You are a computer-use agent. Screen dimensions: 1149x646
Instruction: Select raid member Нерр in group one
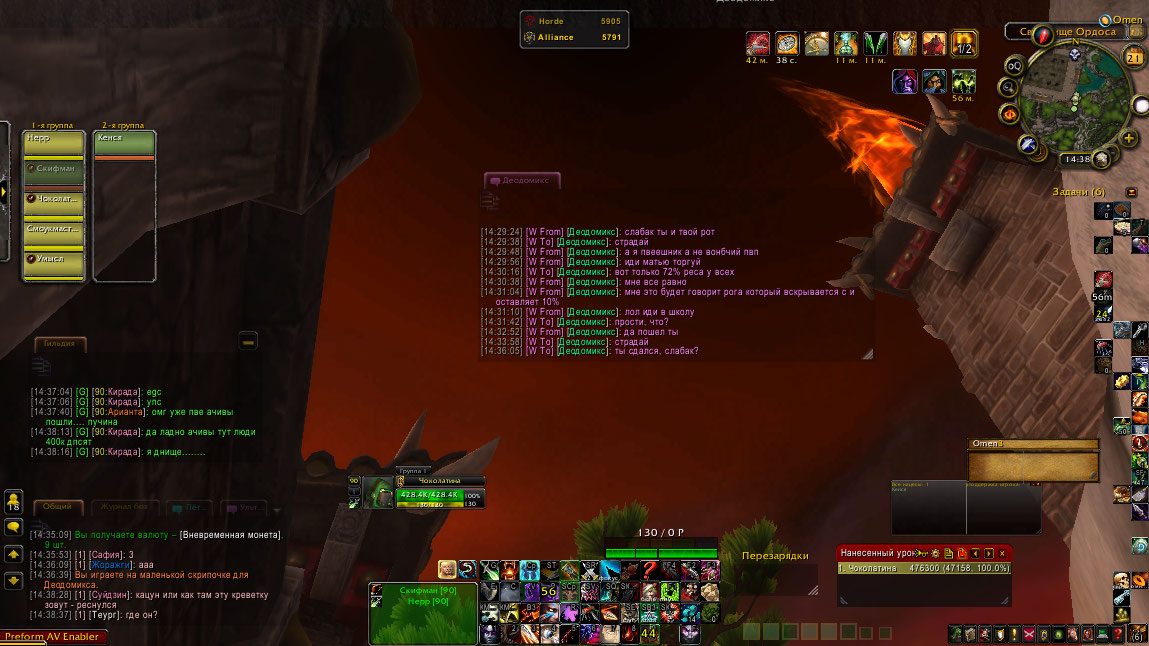[x=53, y=139]
